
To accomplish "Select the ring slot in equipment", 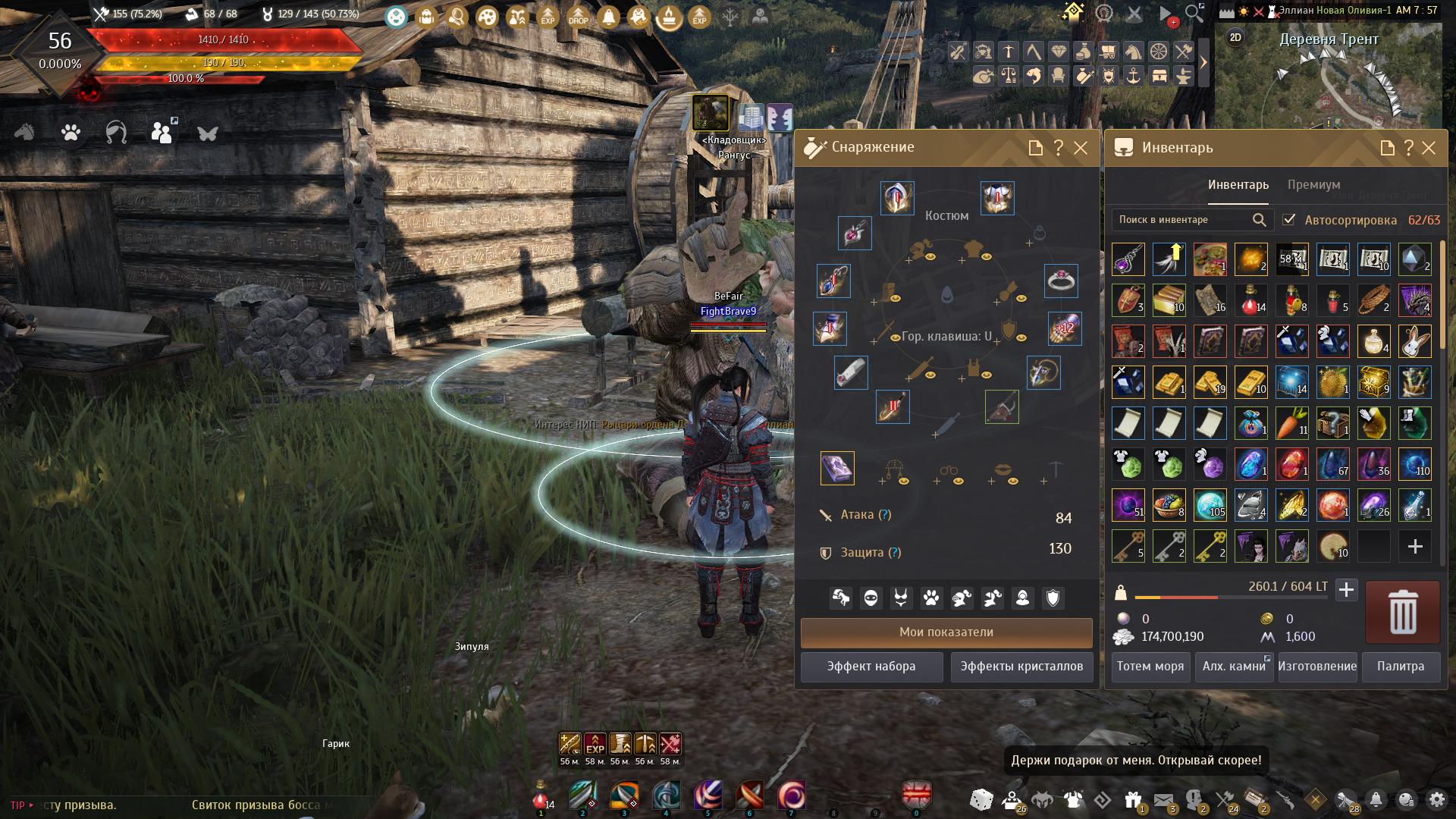I will [1061, 281].
